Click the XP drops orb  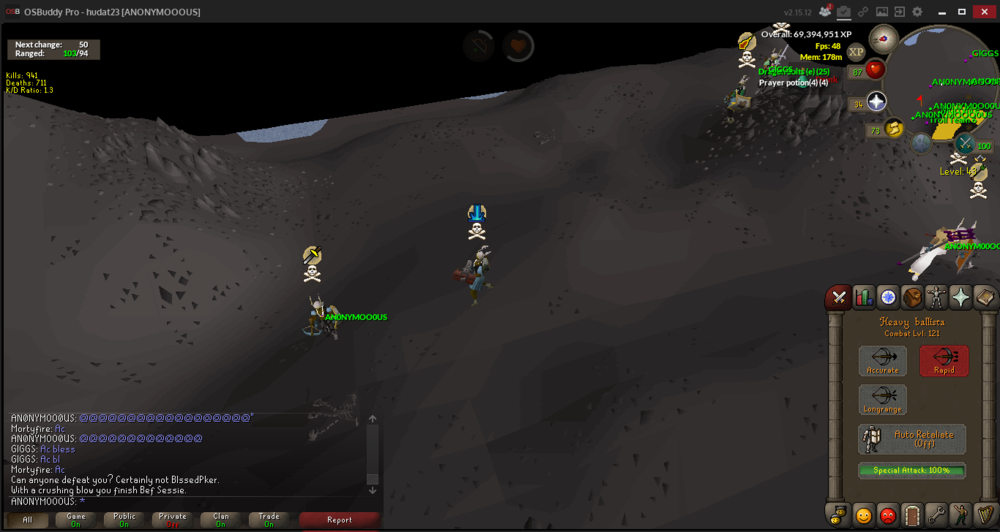856,52
